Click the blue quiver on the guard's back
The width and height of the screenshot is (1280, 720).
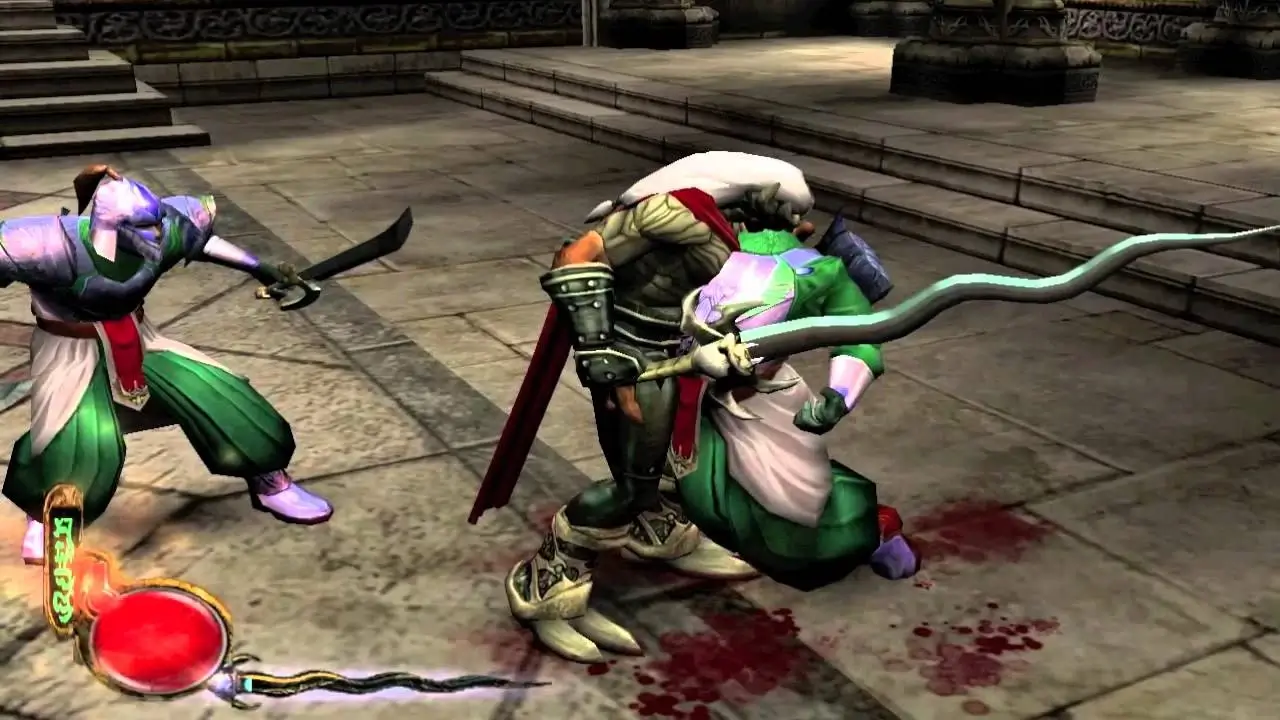[x=850, y=250]
